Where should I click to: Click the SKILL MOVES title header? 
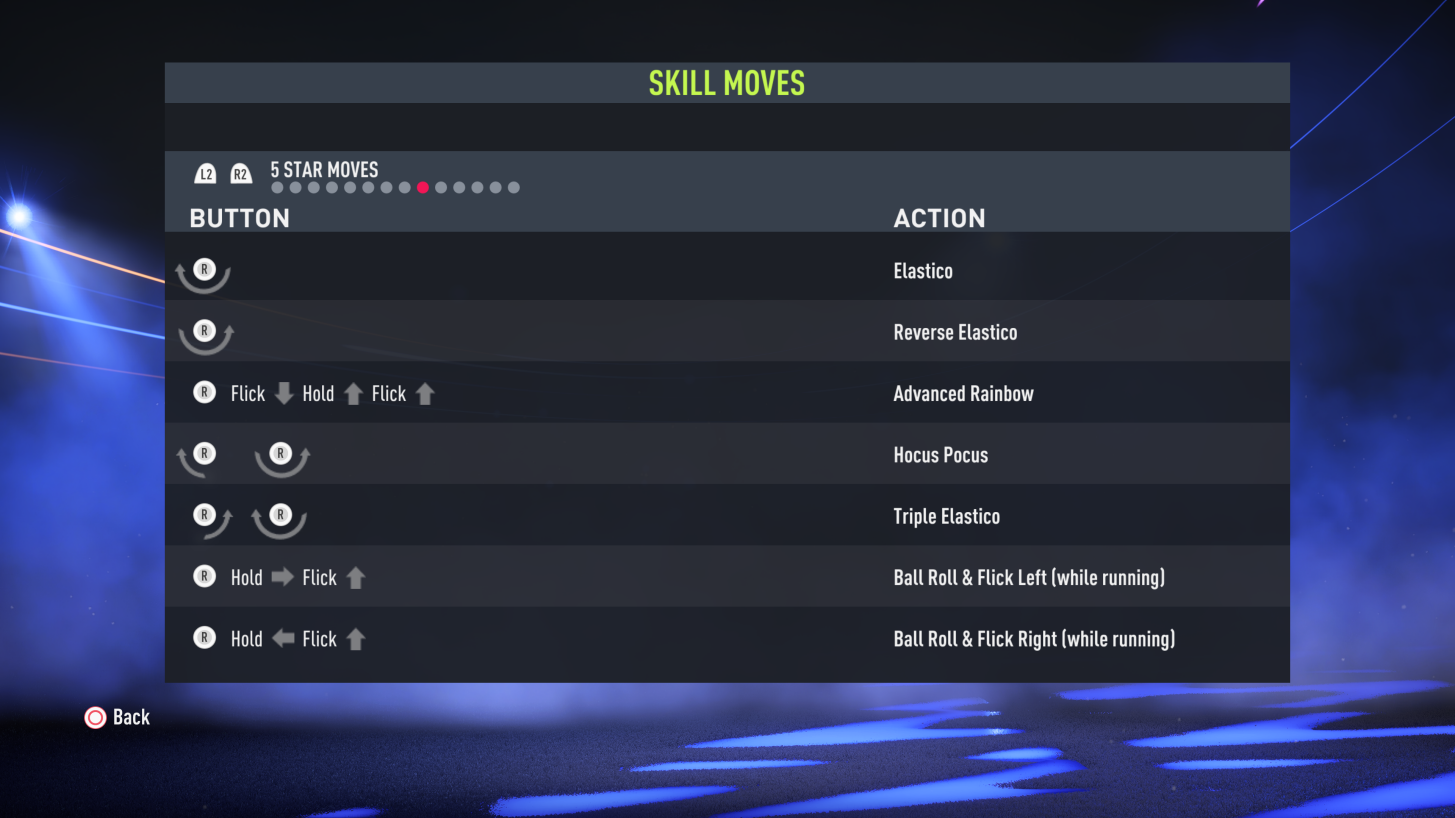(x=727, y=82)
